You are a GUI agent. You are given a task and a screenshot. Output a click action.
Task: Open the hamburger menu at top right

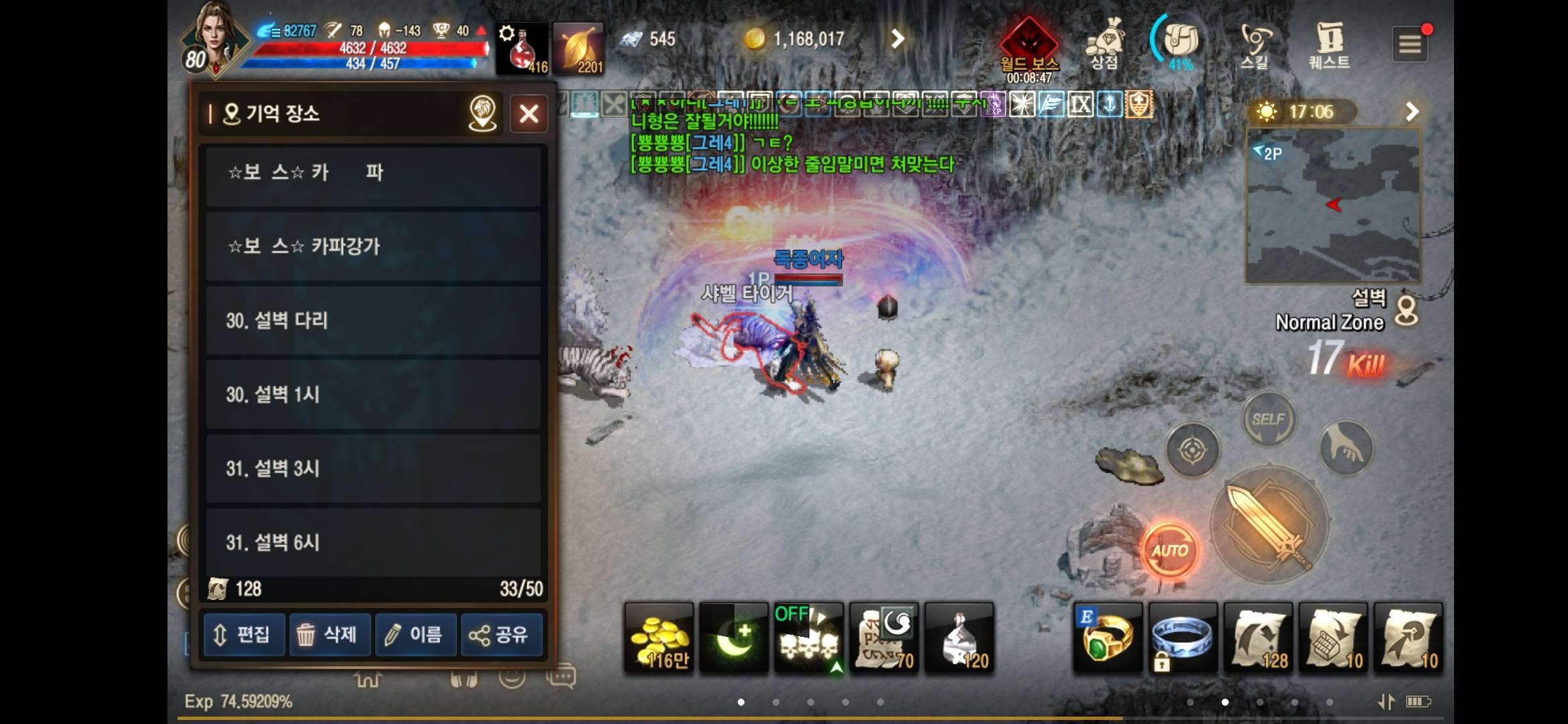coord(1411,42)
